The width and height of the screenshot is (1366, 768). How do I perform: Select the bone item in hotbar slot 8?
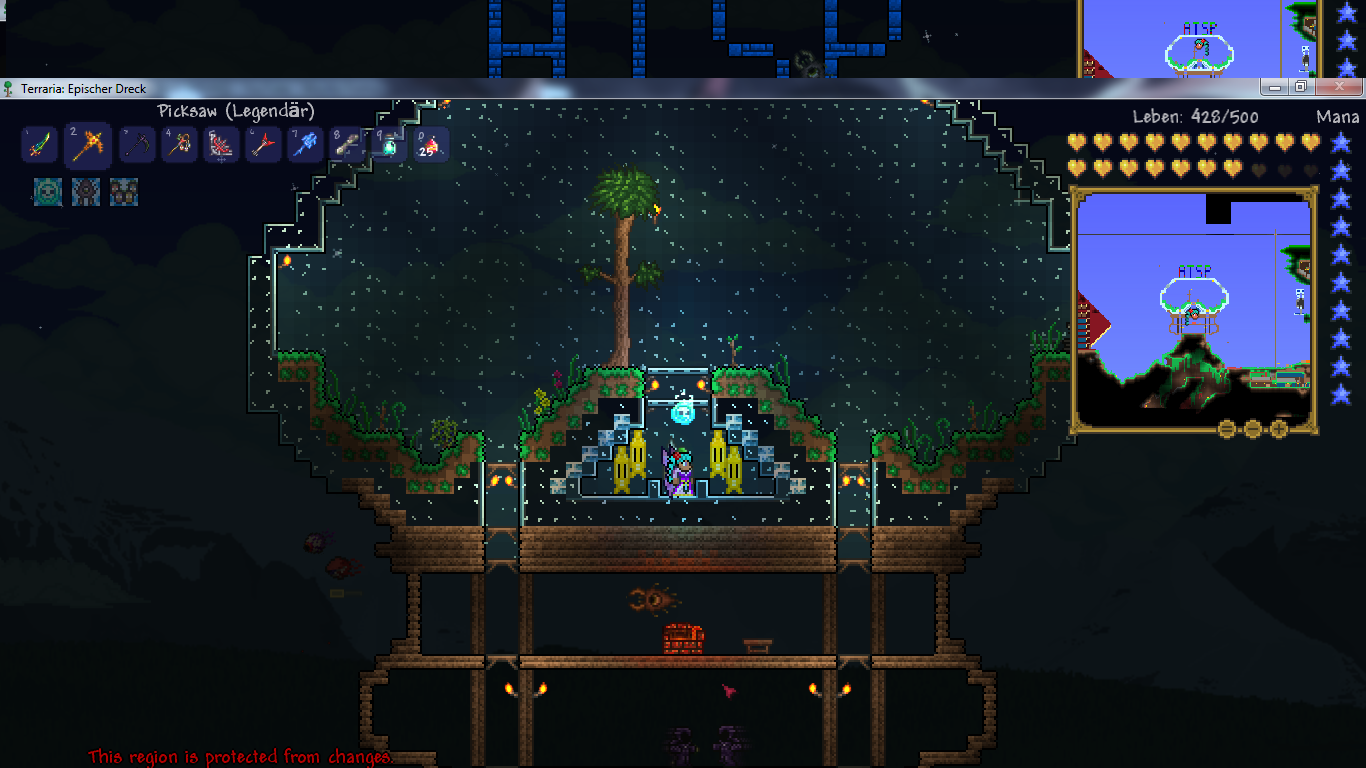click(x=347, y=146)
